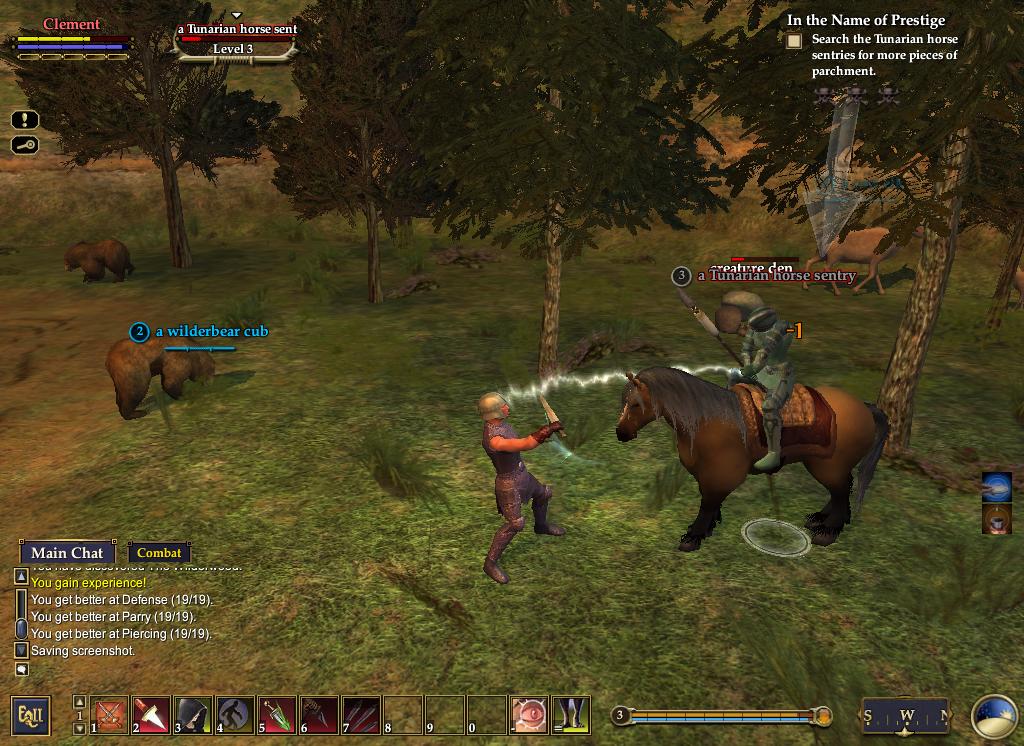Use the throwing blades ability in slot 7

coord(362,715)
